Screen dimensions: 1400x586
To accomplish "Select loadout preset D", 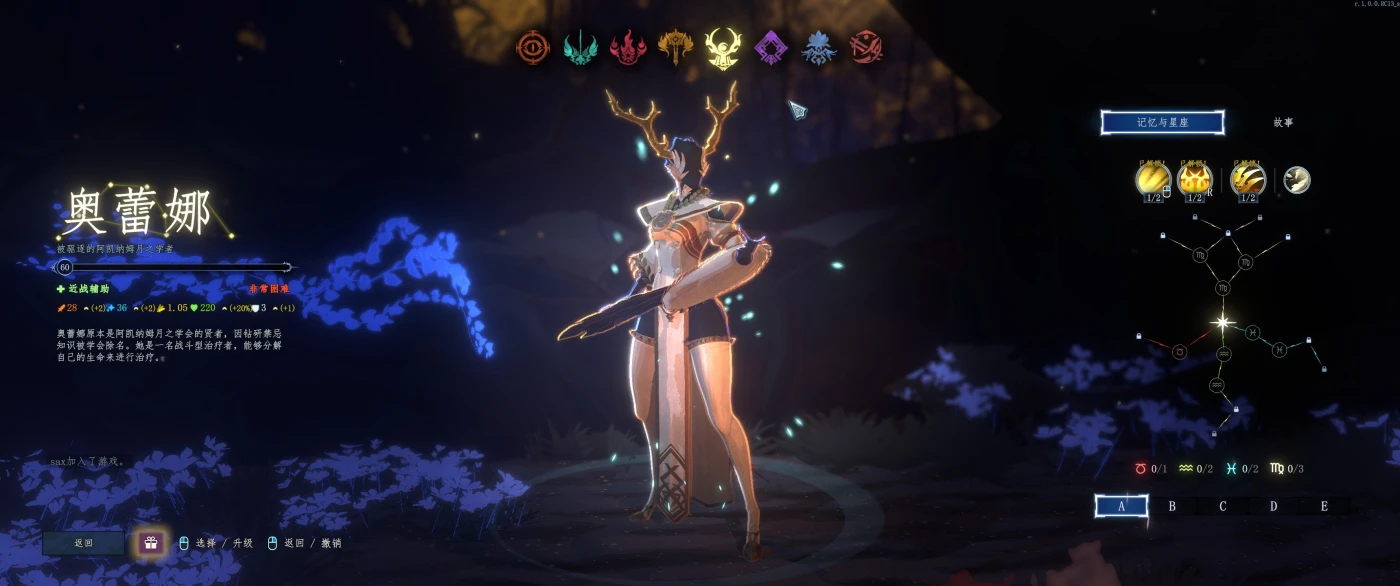I will coord(1273,506).
